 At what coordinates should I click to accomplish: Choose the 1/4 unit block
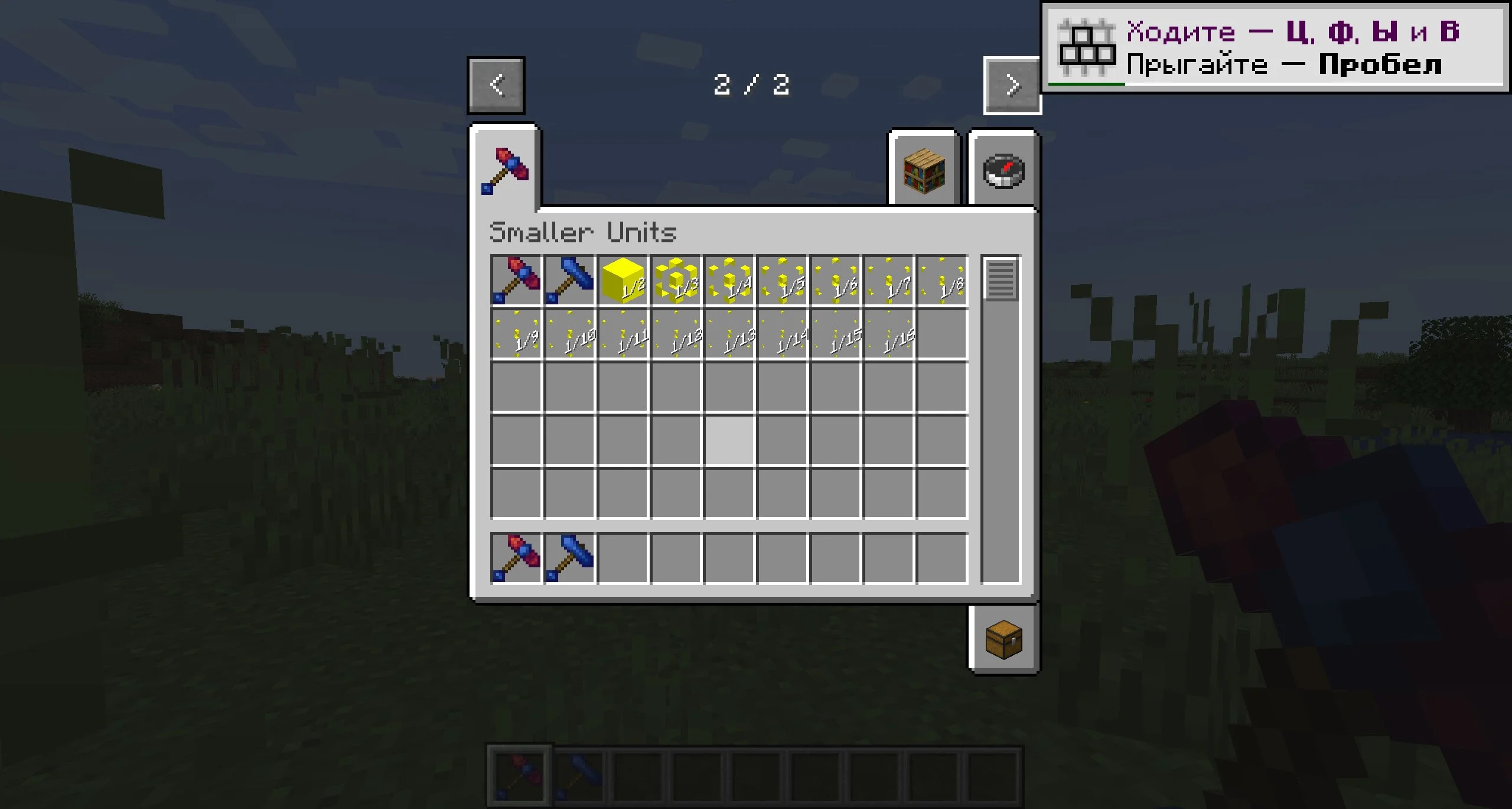pyautogui.click(x=729, y=281)
